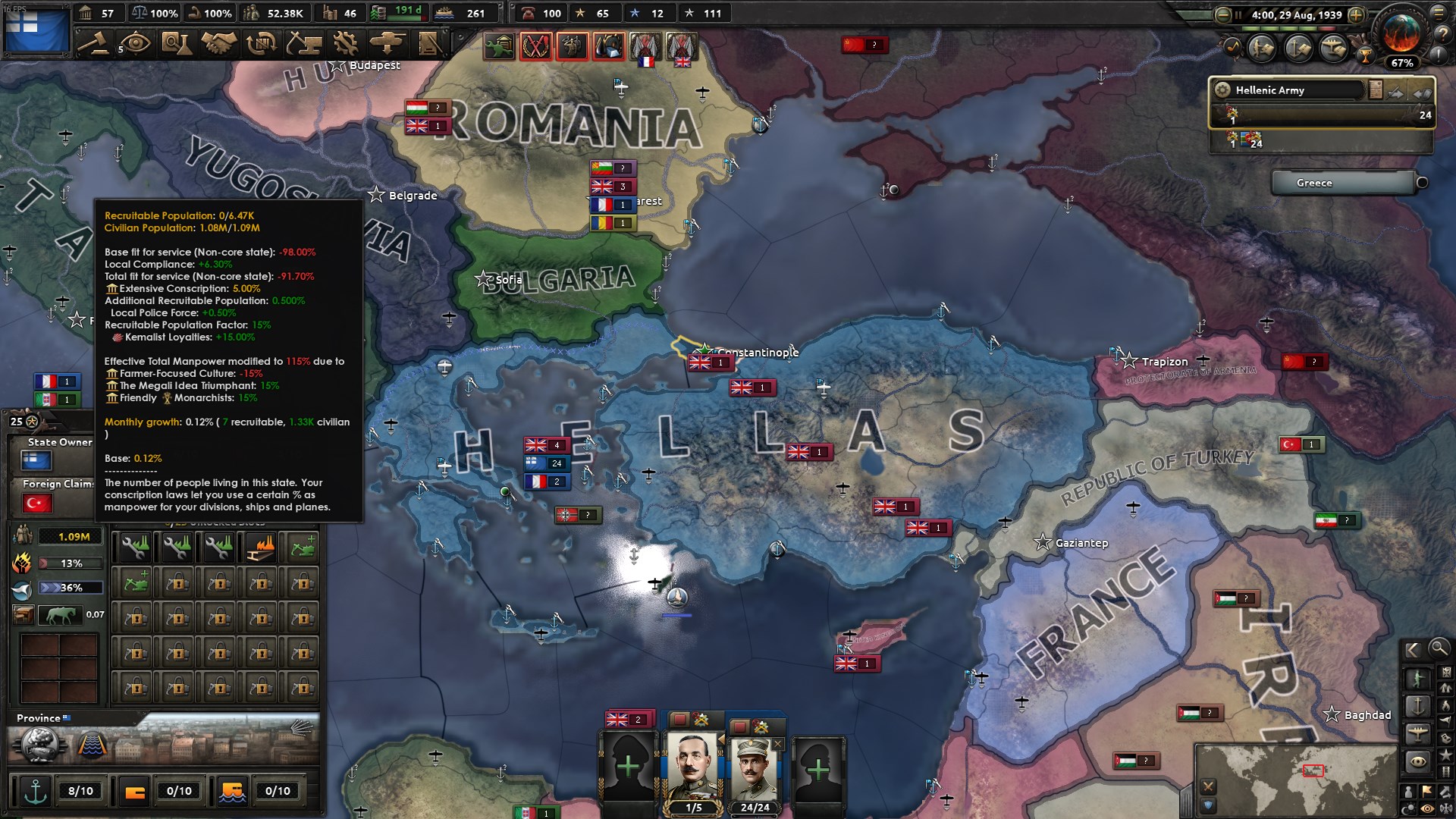Toggle the fog of war eye button
Image resolution: width=1456 pixels, height=819 pixels.
pos(1426,808)
